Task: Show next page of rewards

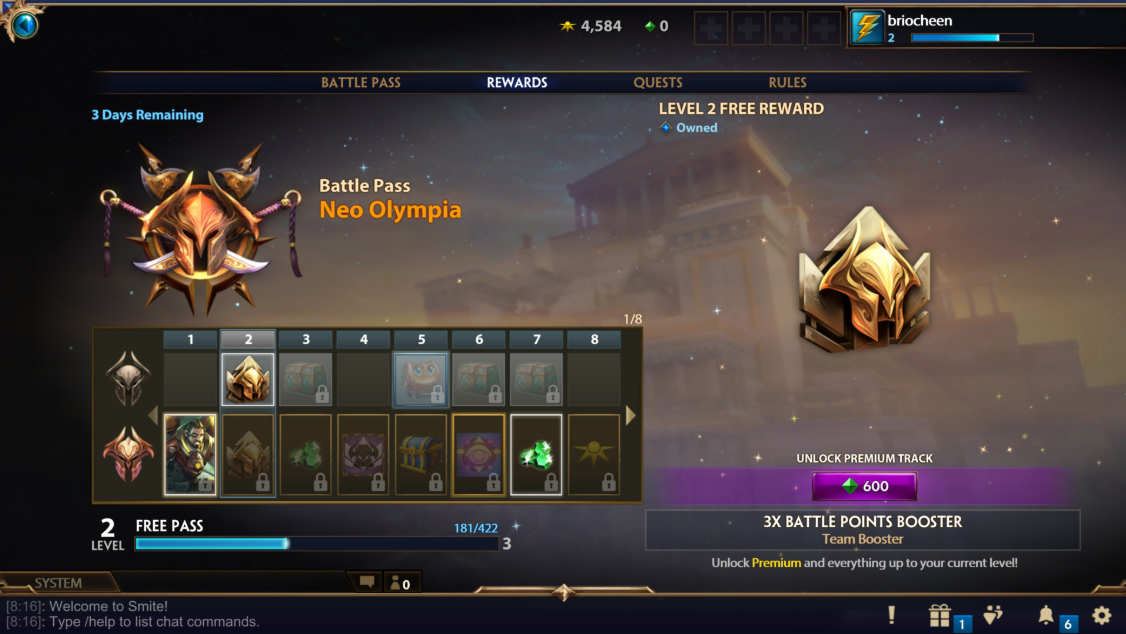Action: click(631, 415)
